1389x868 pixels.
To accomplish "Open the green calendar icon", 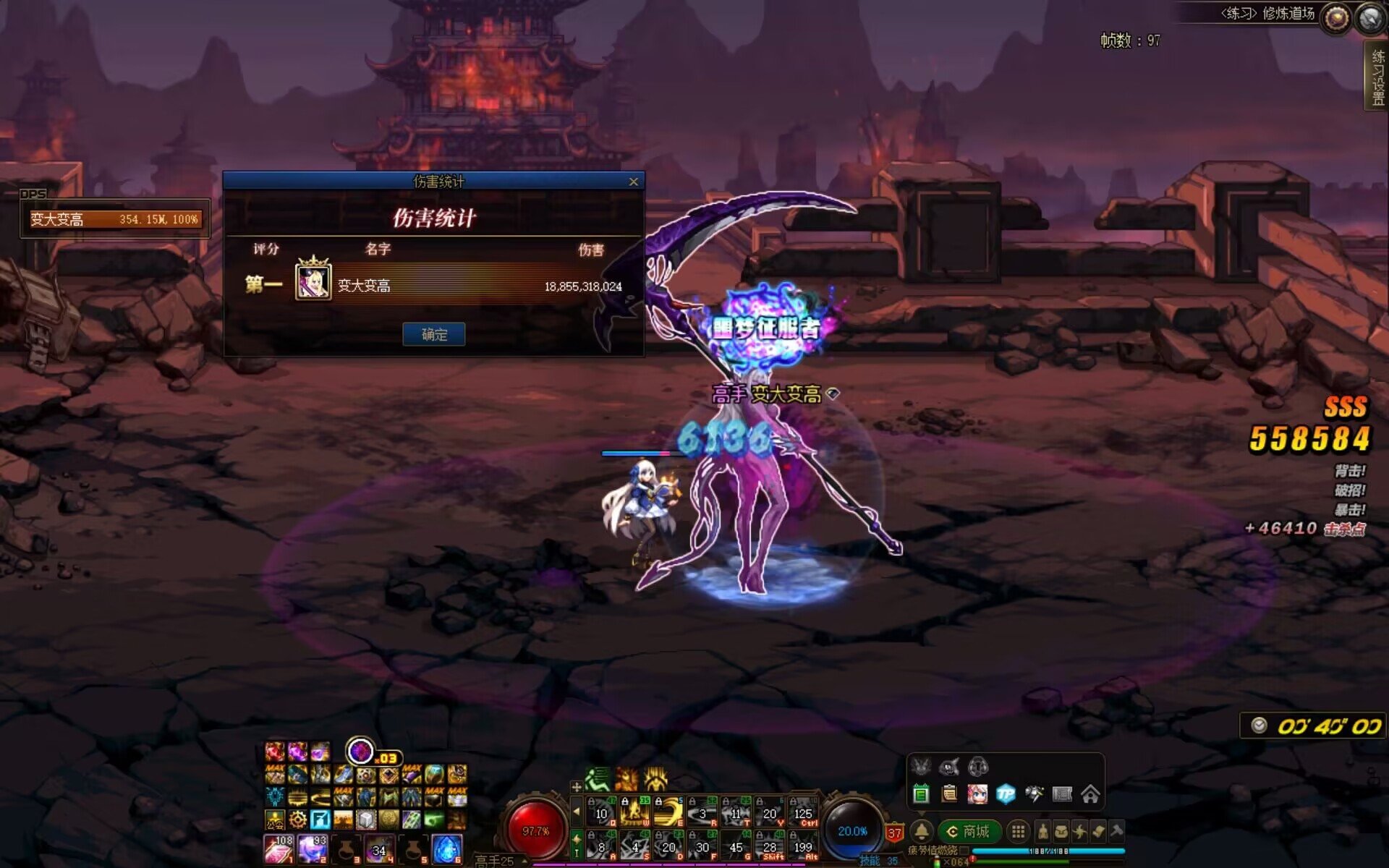I will 921,795.
